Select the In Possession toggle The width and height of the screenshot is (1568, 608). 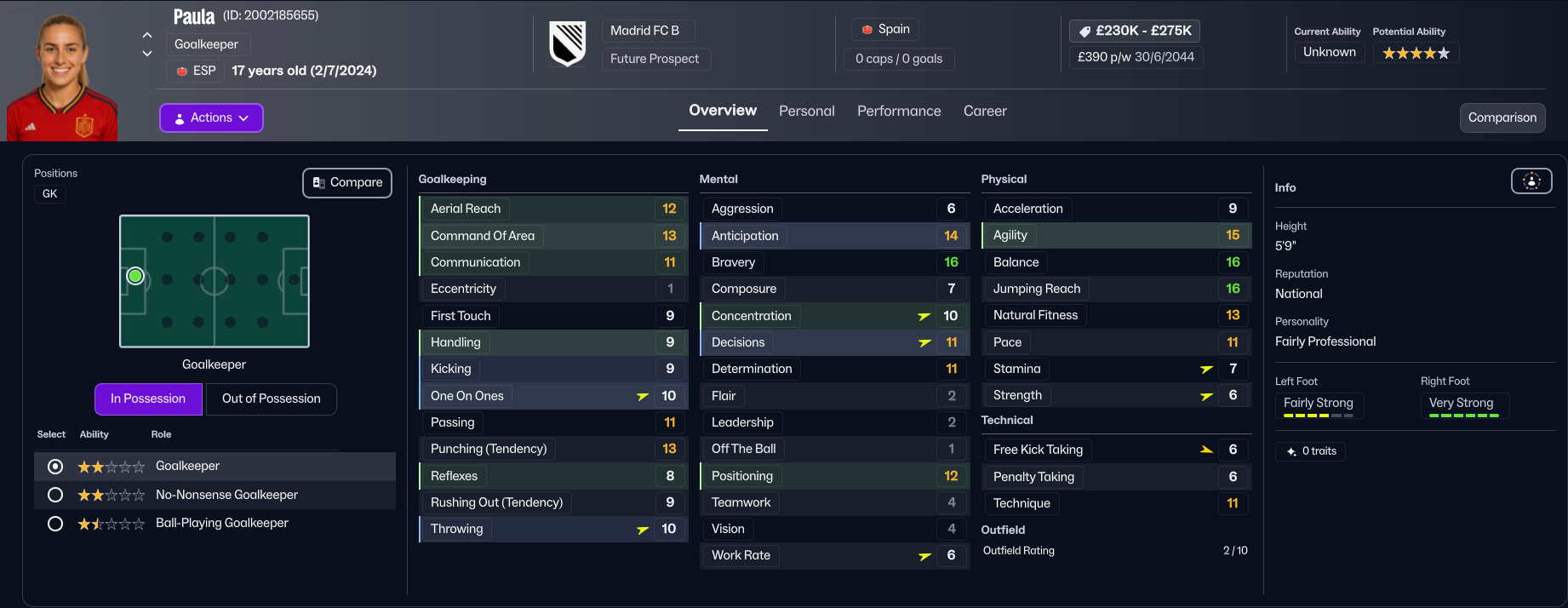148,399
